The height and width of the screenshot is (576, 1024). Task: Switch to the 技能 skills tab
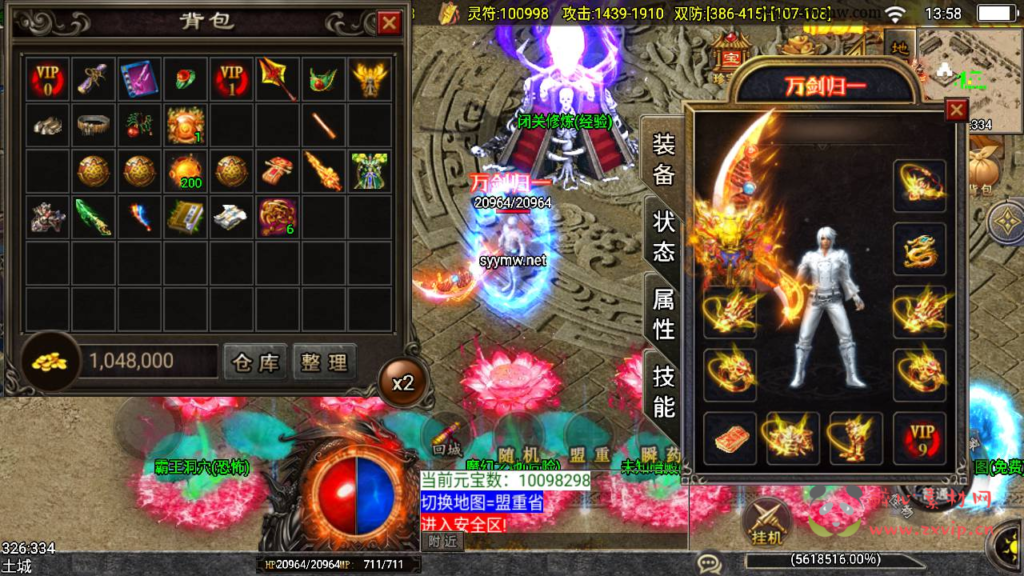tap(664, 391)
